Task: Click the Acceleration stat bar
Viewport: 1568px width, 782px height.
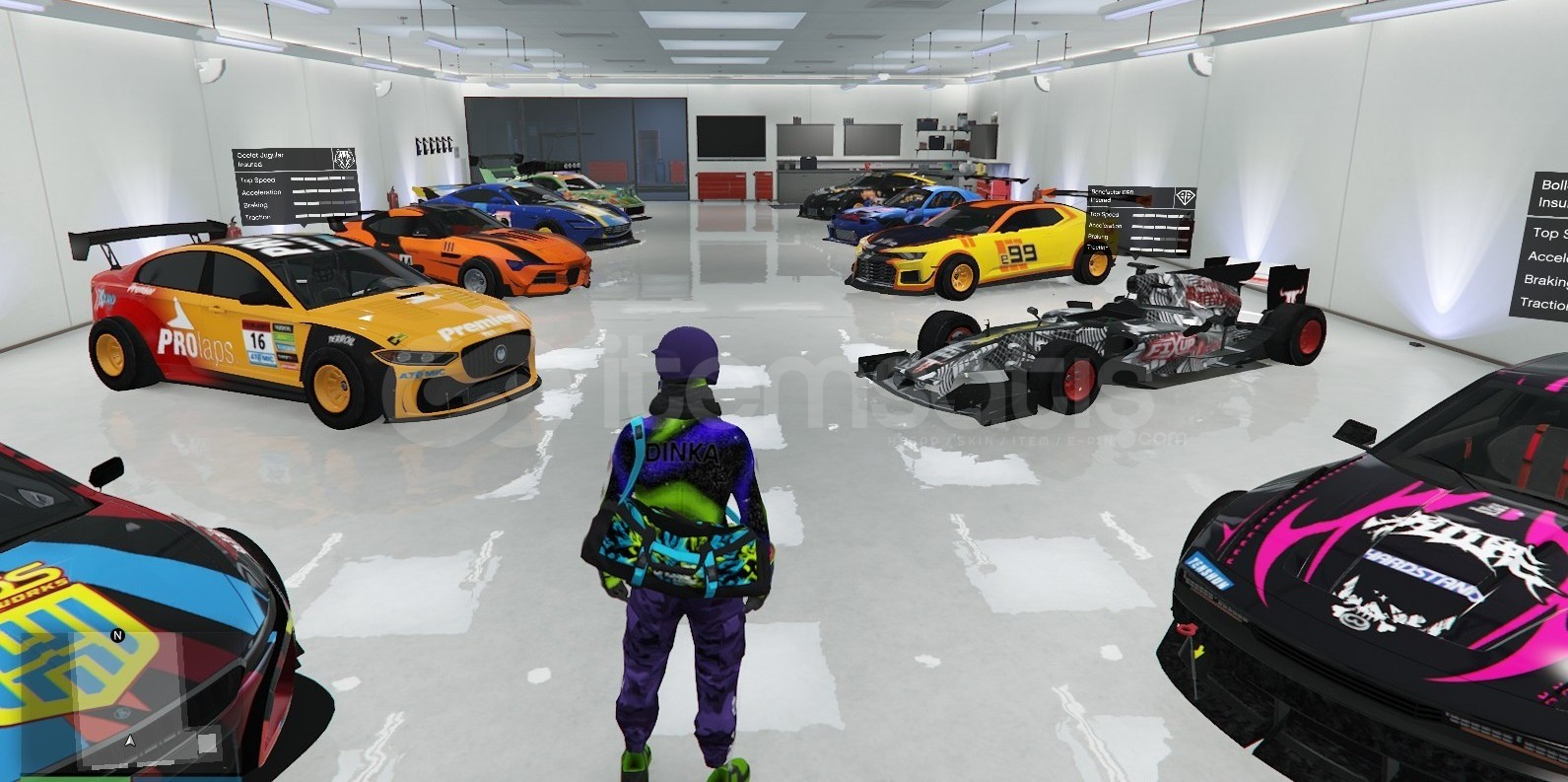Action: pyautogui.click(x=315, y=193)
